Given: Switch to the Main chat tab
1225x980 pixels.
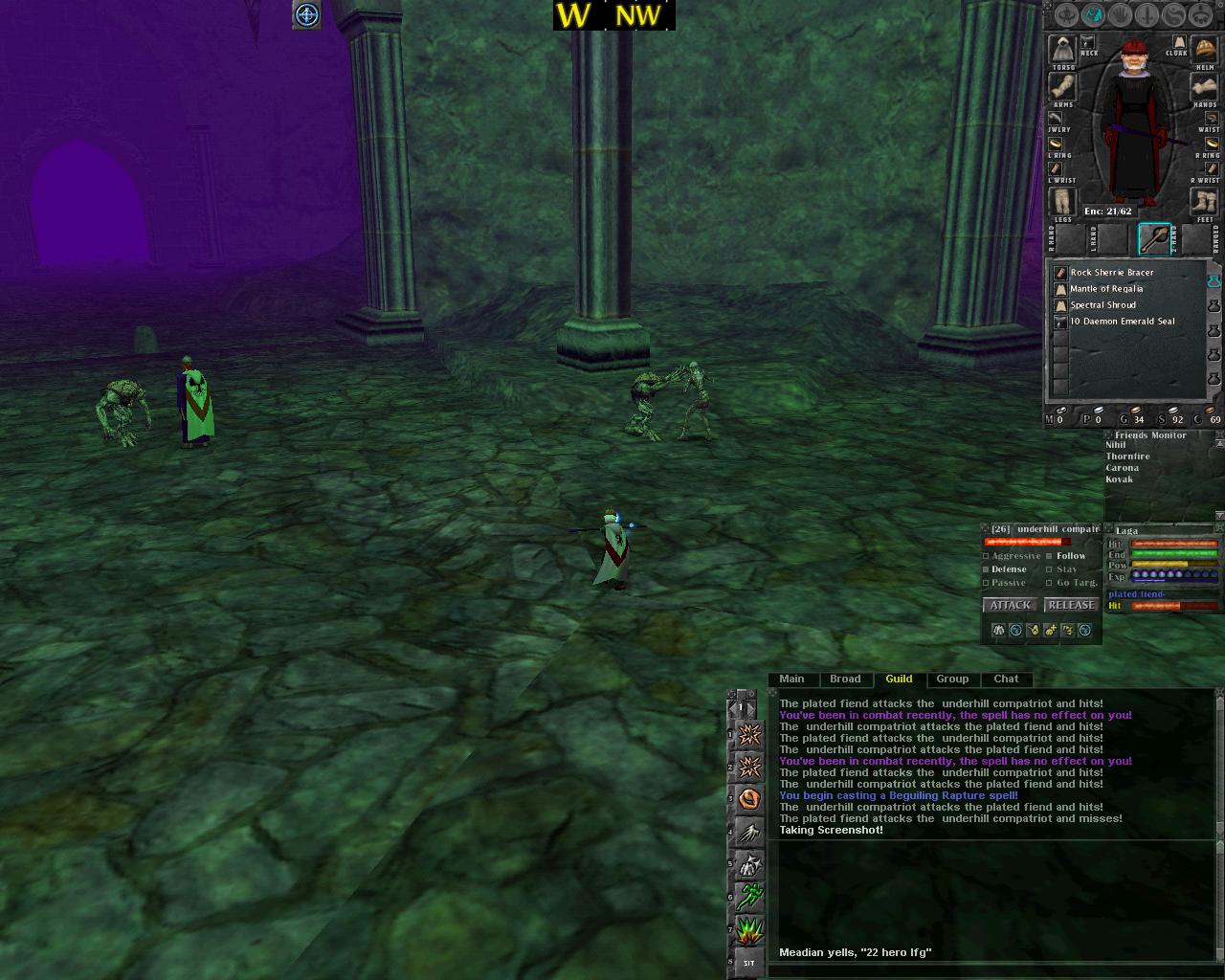Looking at the screenshot, I should 791,679.
